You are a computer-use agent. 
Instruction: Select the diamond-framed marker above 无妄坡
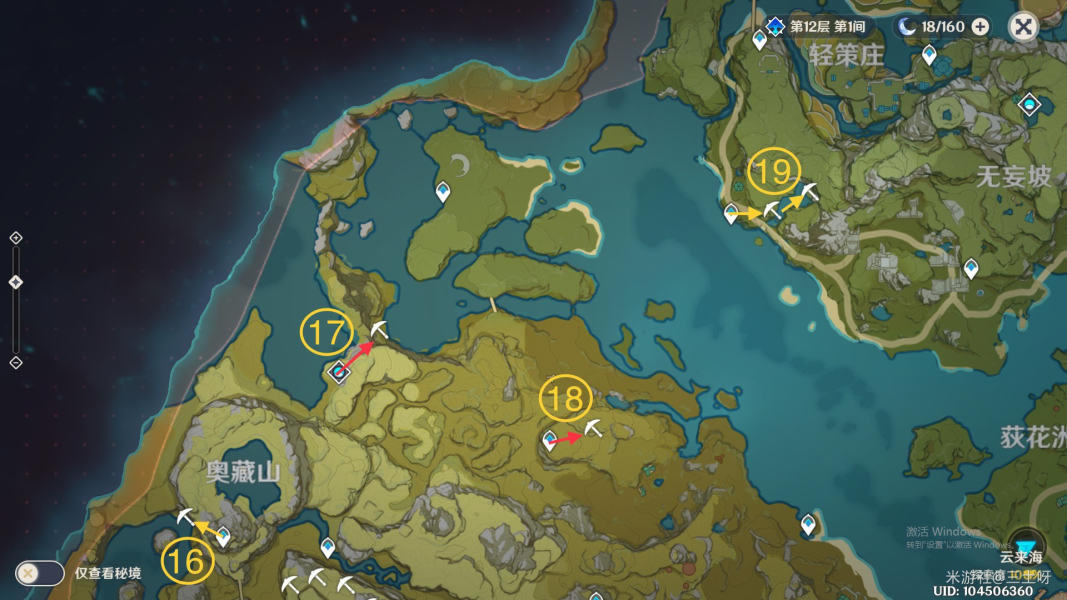tap(1029, 104)
